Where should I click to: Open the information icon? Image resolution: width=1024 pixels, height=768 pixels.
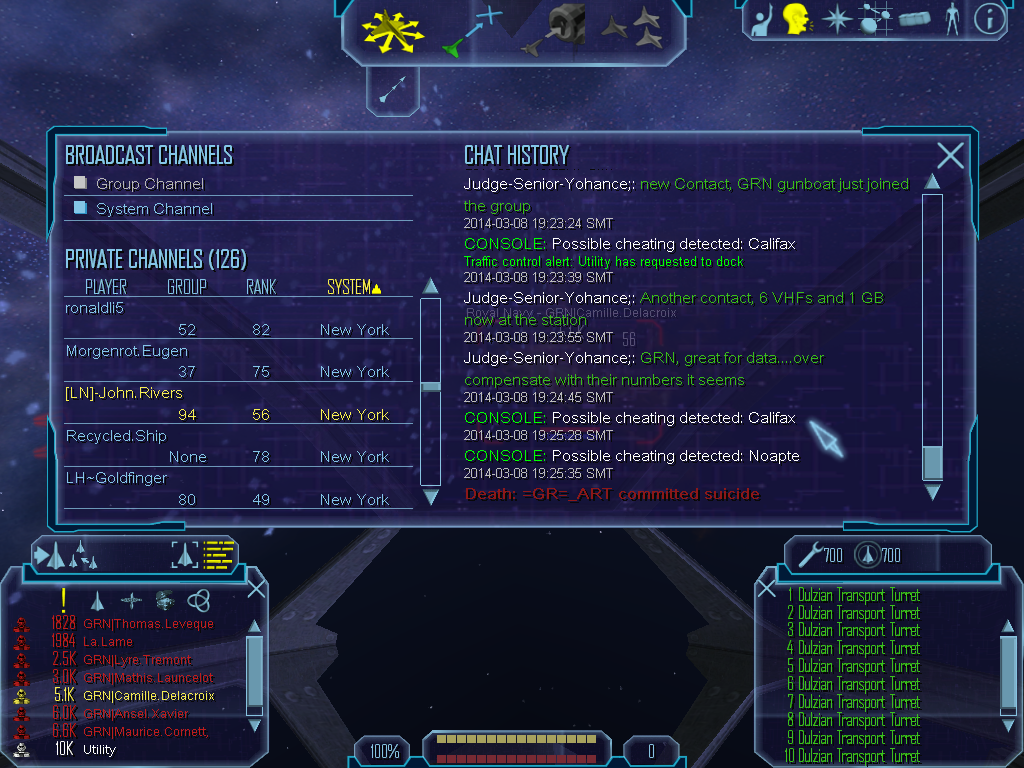pyautogui.click(x=988, y=19)
